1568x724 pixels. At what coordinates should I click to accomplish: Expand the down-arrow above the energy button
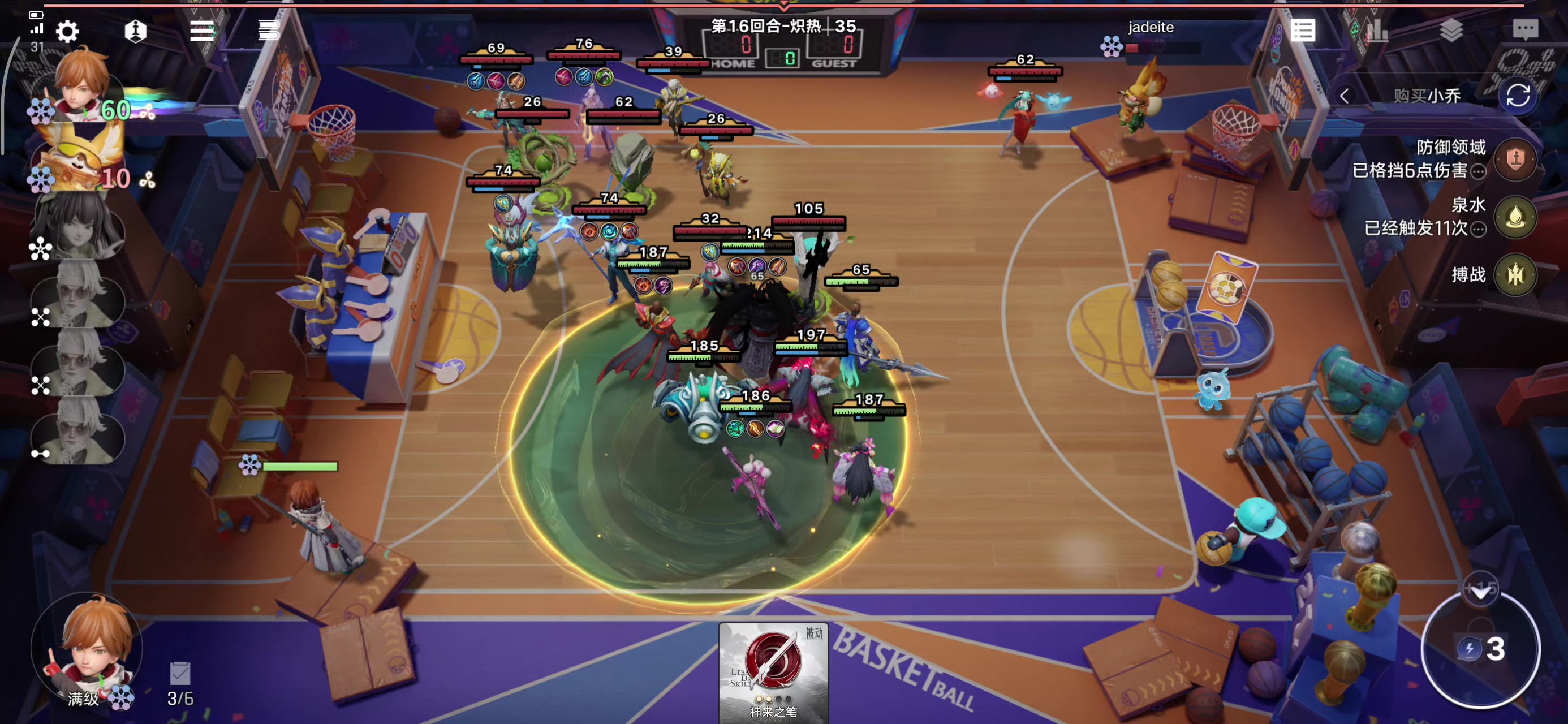pos(1480,590)
